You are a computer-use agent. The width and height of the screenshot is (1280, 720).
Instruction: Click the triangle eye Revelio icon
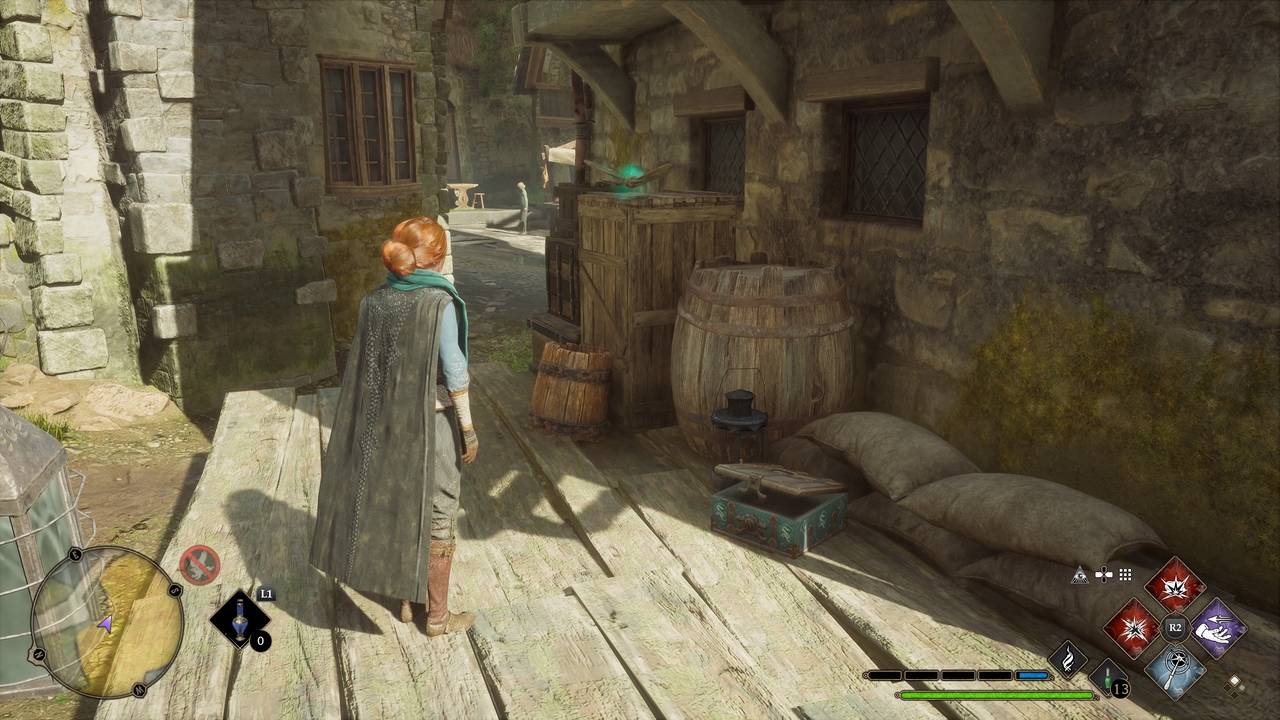pos(1079,574)
